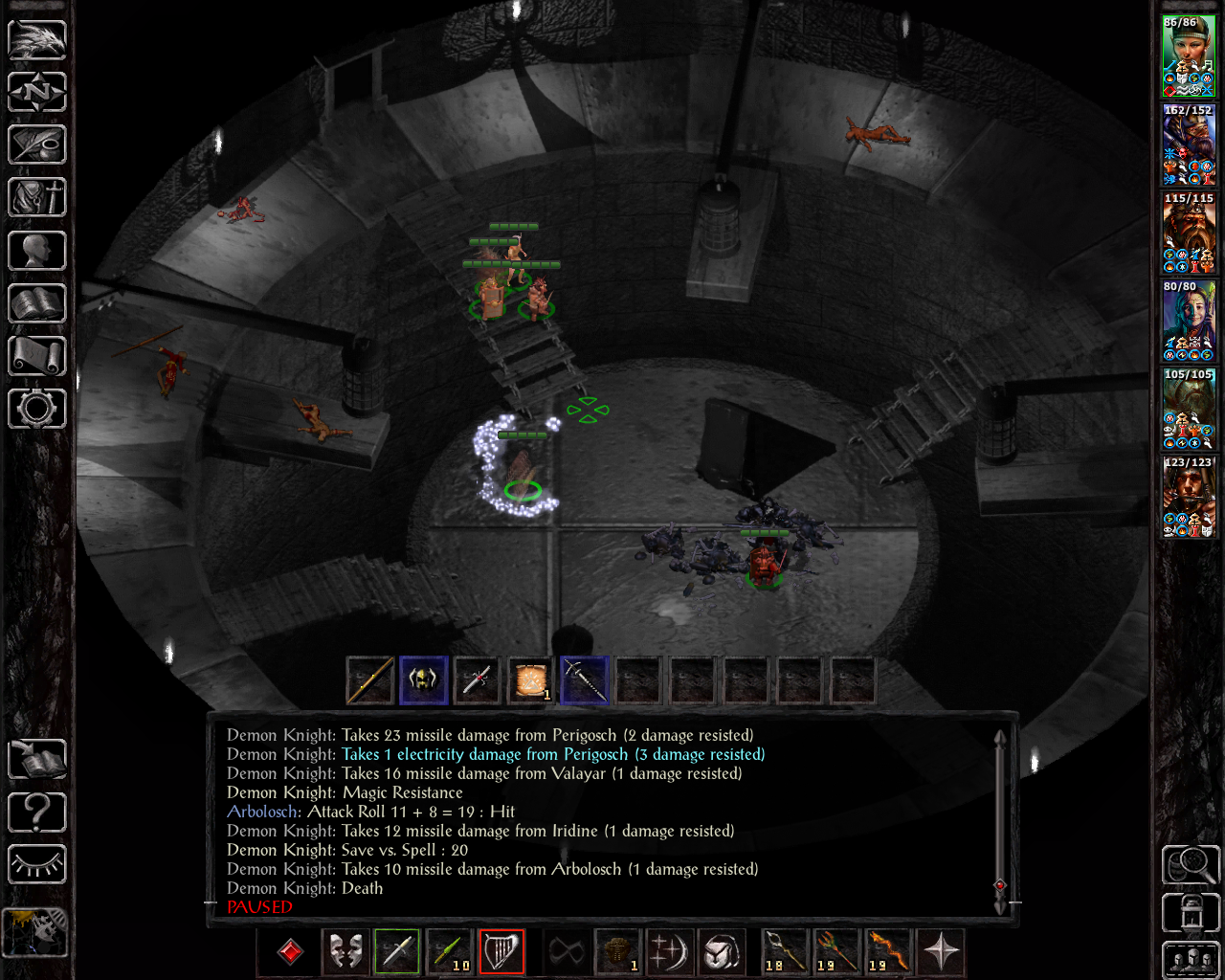Click the red gem button beside the action bar
The height and width of the screenshot is (980, 1225).
pos(290,952)
